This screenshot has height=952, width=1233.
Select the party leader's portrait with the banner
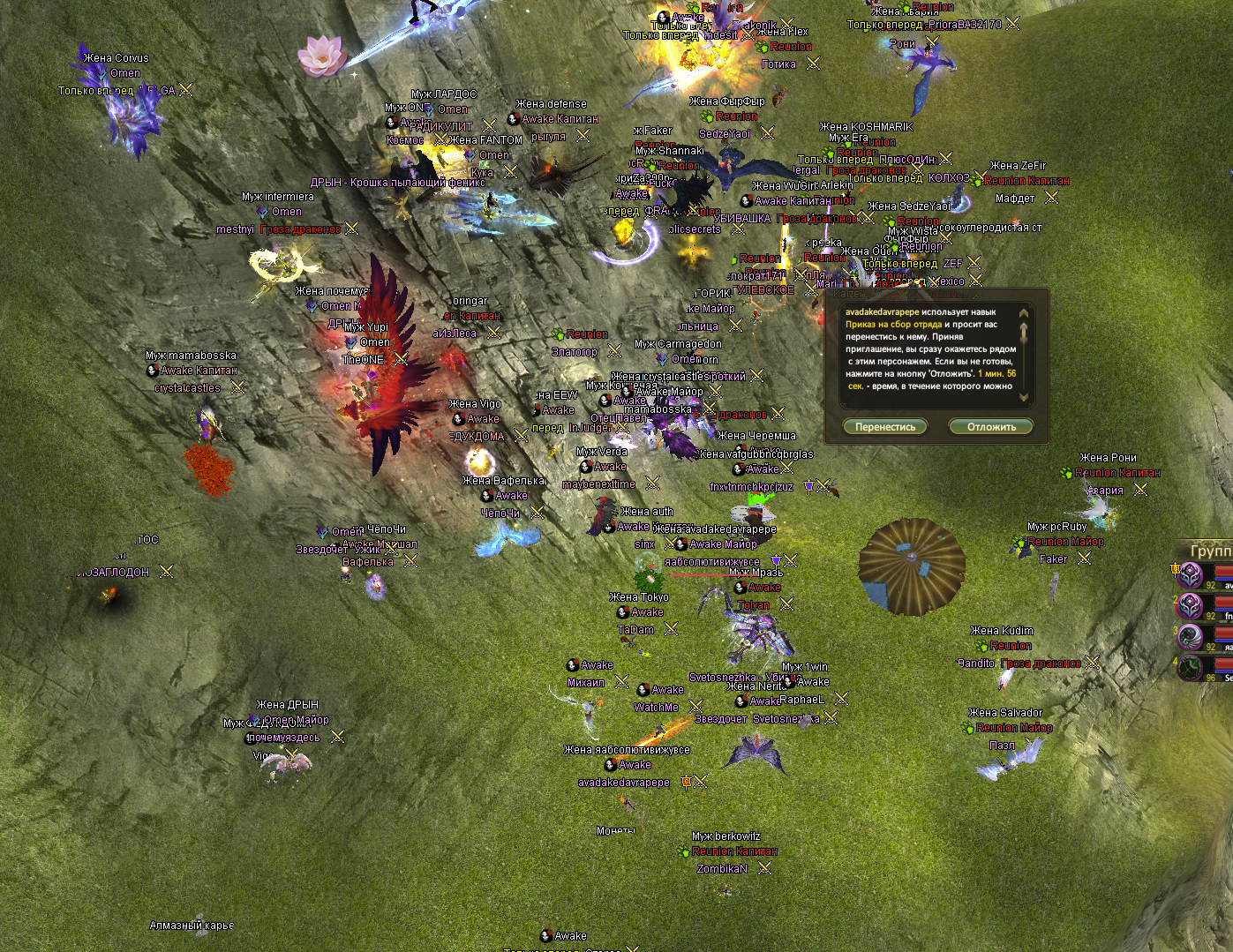pyautogui.click(x=1191, y=575)
